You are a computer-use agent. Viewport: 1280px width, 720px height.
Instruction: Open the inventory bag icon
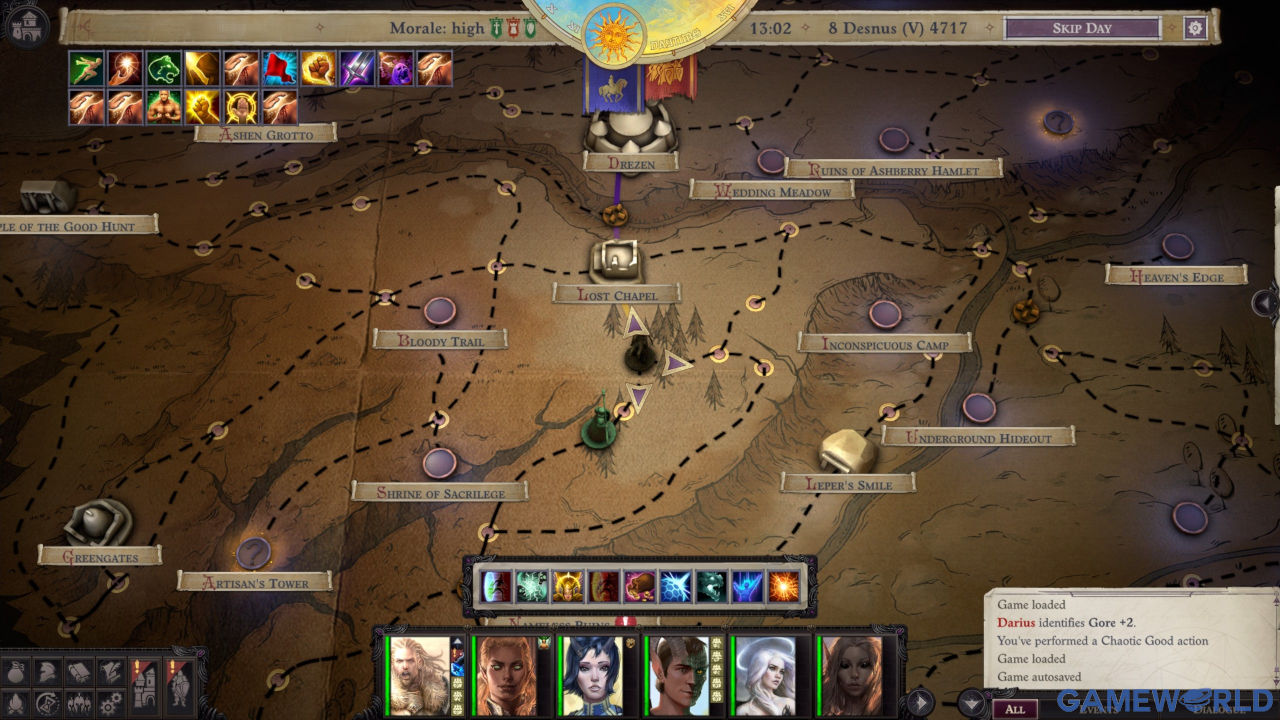coord(16,669)
